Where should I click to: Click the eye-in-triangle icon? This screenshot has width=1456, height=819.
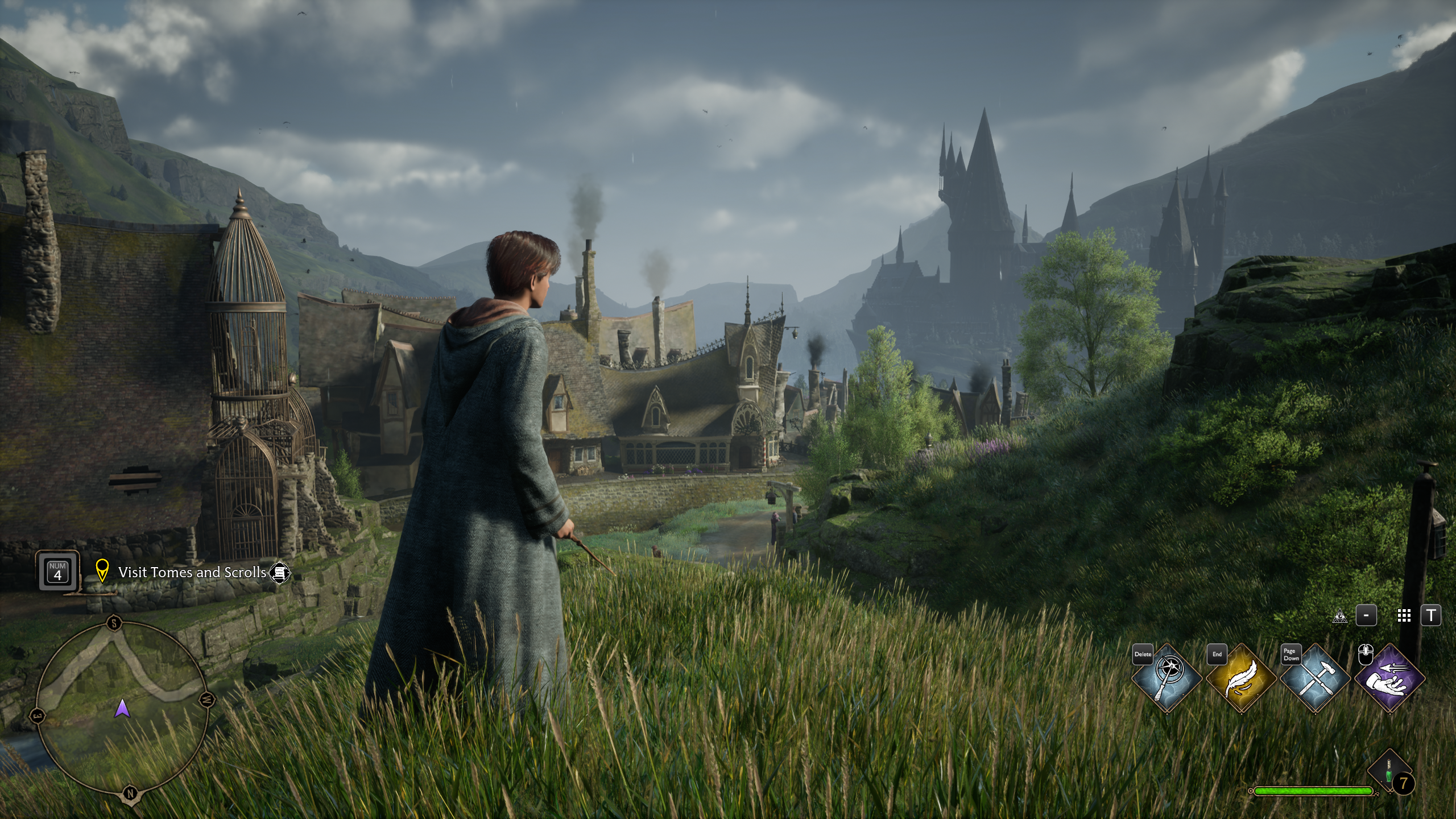1340,616
